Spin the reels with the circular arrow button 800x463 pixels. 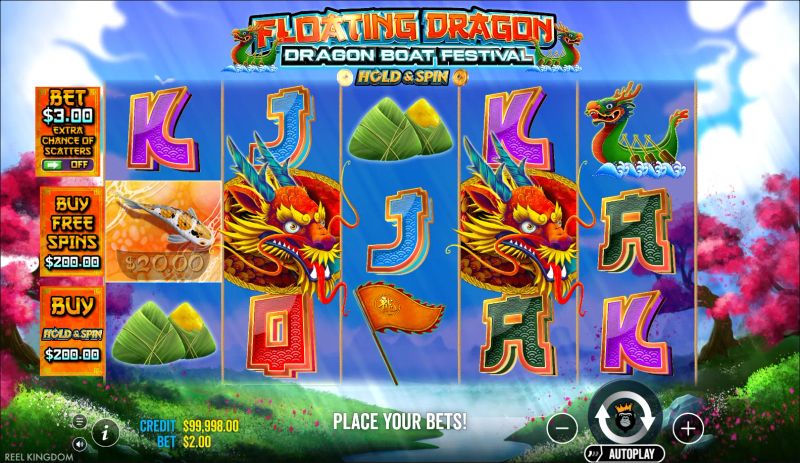pyautogui.click(x=625, y=419)
